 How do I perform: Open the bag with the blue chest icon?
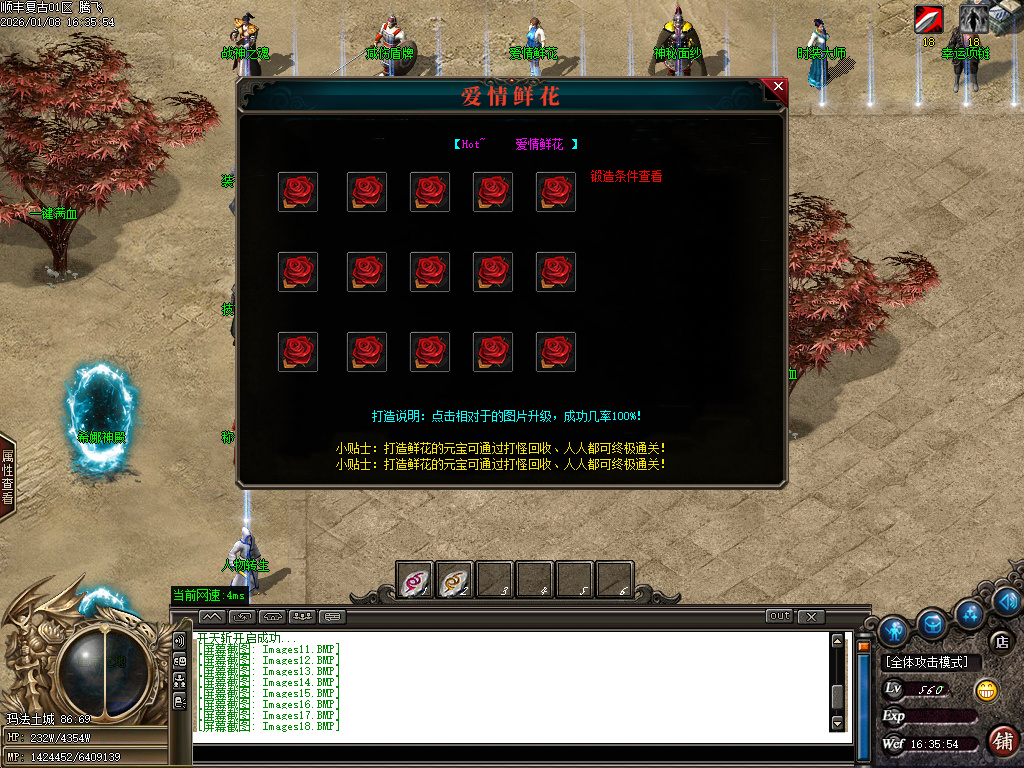pyautogui.click(x=933, y=623)
